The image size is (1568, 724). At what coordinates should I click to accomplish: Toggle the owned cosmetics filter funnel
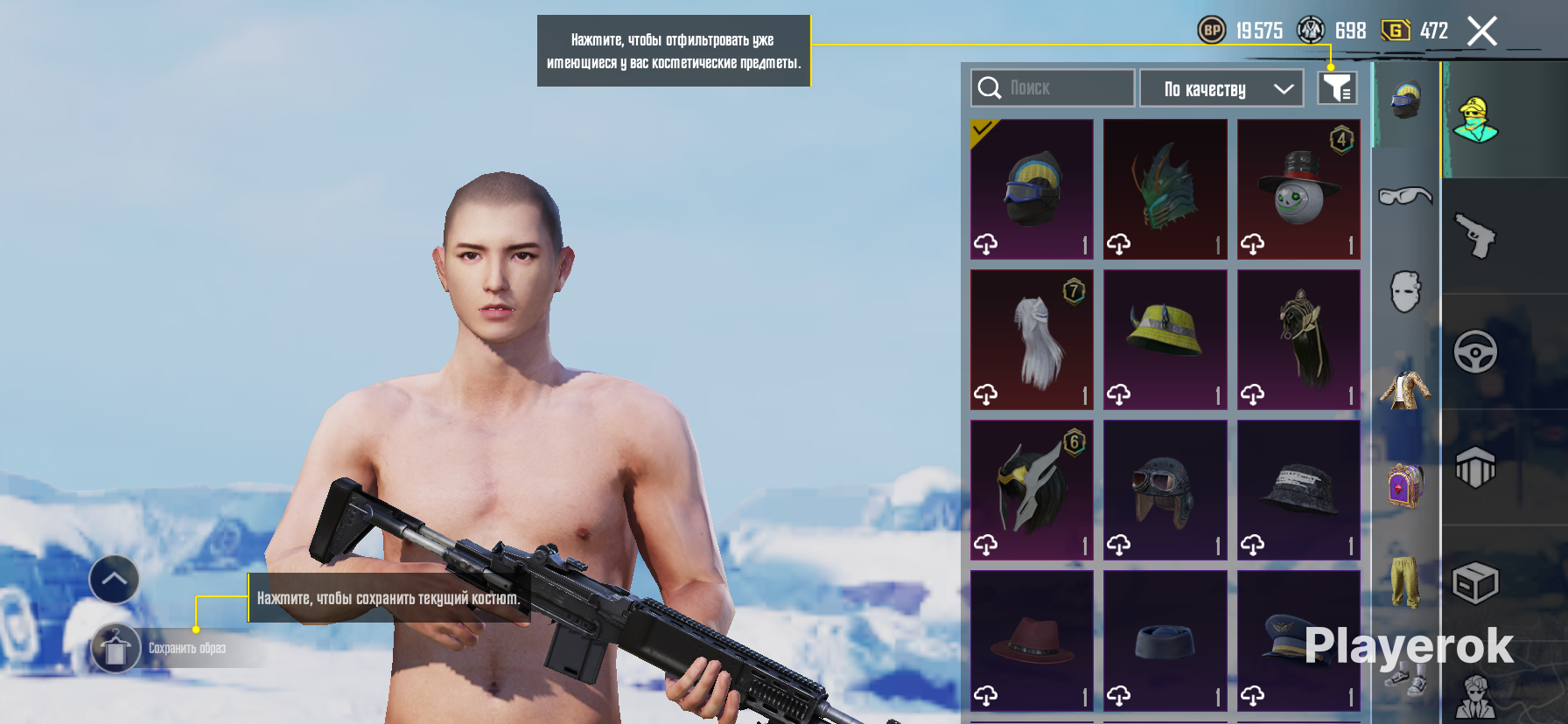tap(1337, 88)
